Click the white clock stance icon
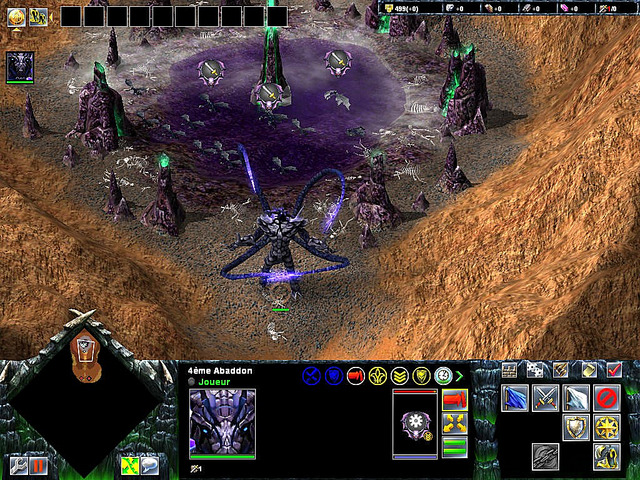Viewport: 640px width, 480px height. (443, 376)
